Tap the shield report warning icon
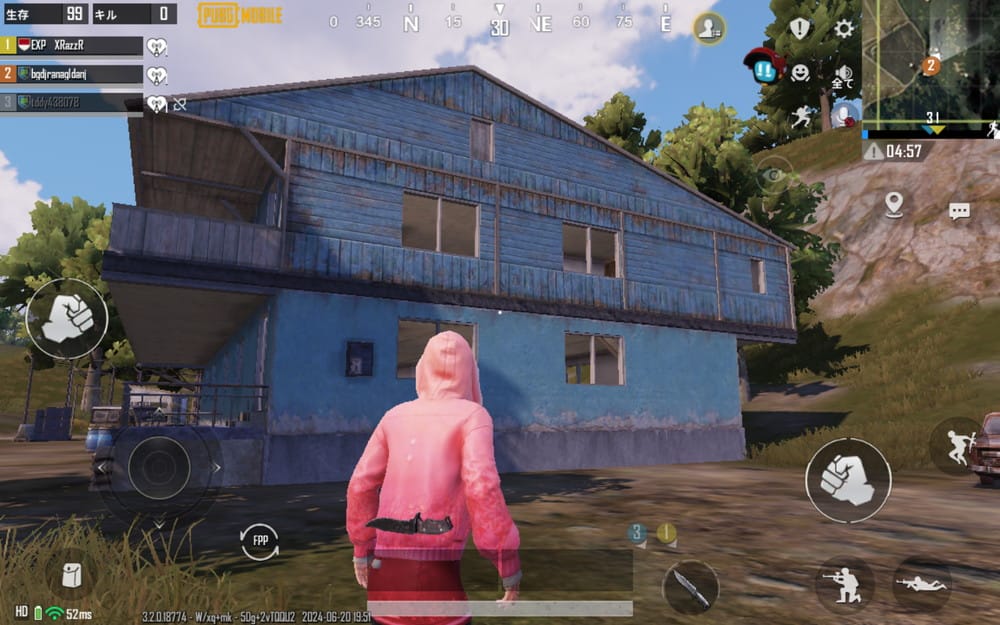The width and height of the screenshot is (1000, 625). [800, 28]
